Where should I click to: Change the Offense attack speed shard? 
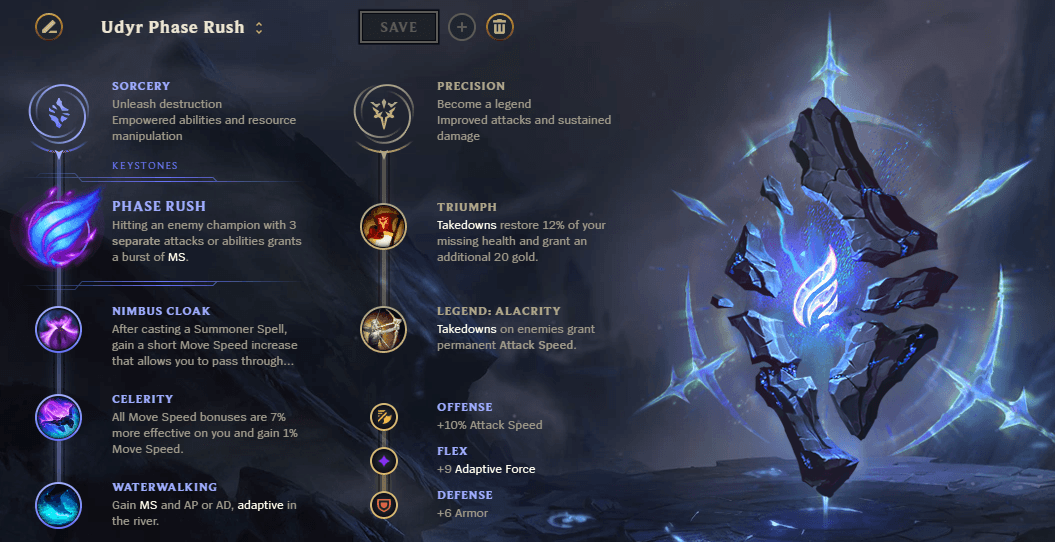(383, 416)
